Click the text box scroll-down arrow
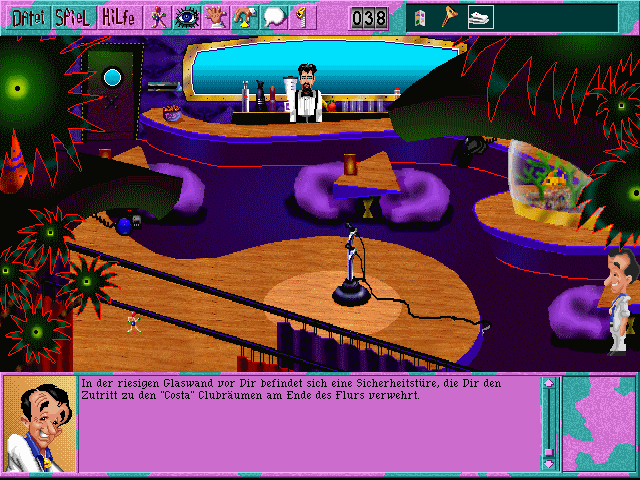The width and height of the screenshot is (640, 480). click(x=548, y=463)
